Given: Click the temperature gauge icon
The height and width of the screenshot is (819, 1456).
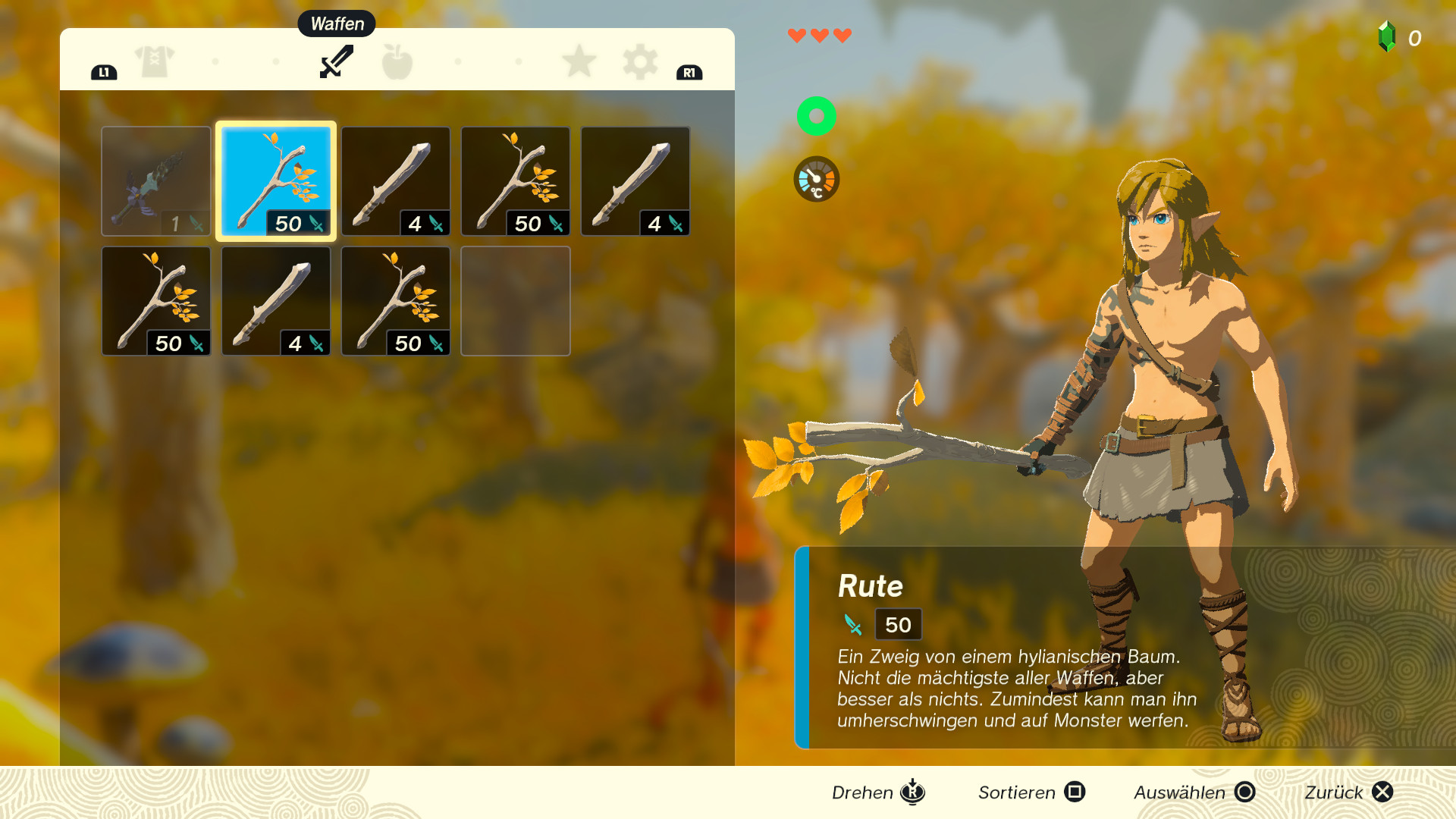Looking at the screenshot, I should pos(816,179).
